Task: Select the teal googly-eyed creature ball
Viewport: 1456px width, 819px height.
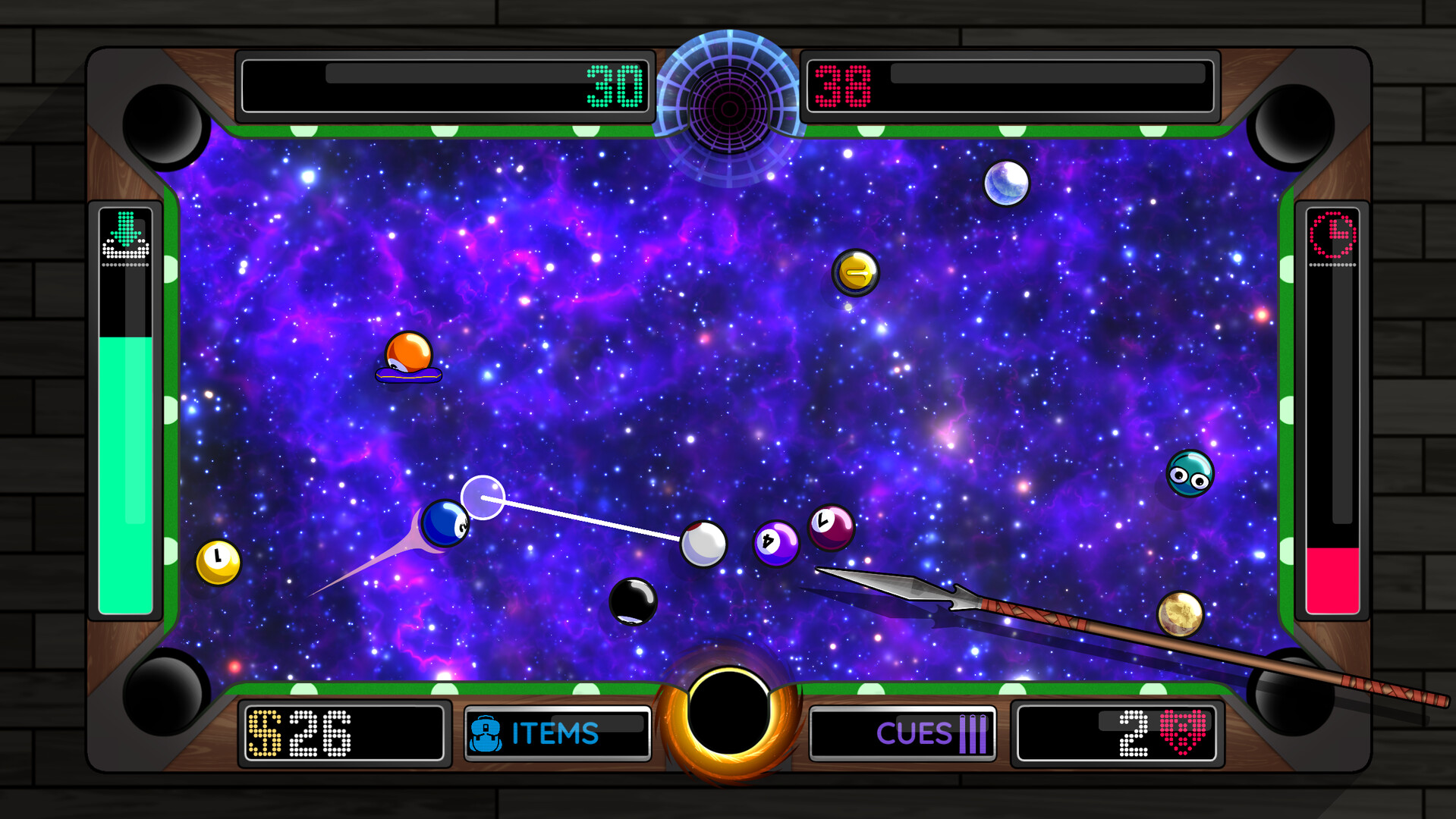Action: 1188,473
